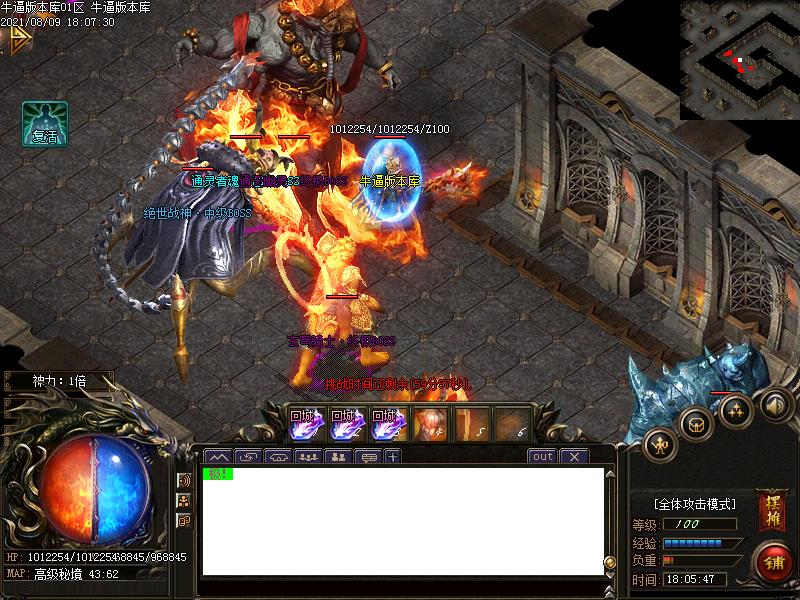Click the chat window's out button
Viewport: 800px width, 600px height.
click(x=542, y=456)
